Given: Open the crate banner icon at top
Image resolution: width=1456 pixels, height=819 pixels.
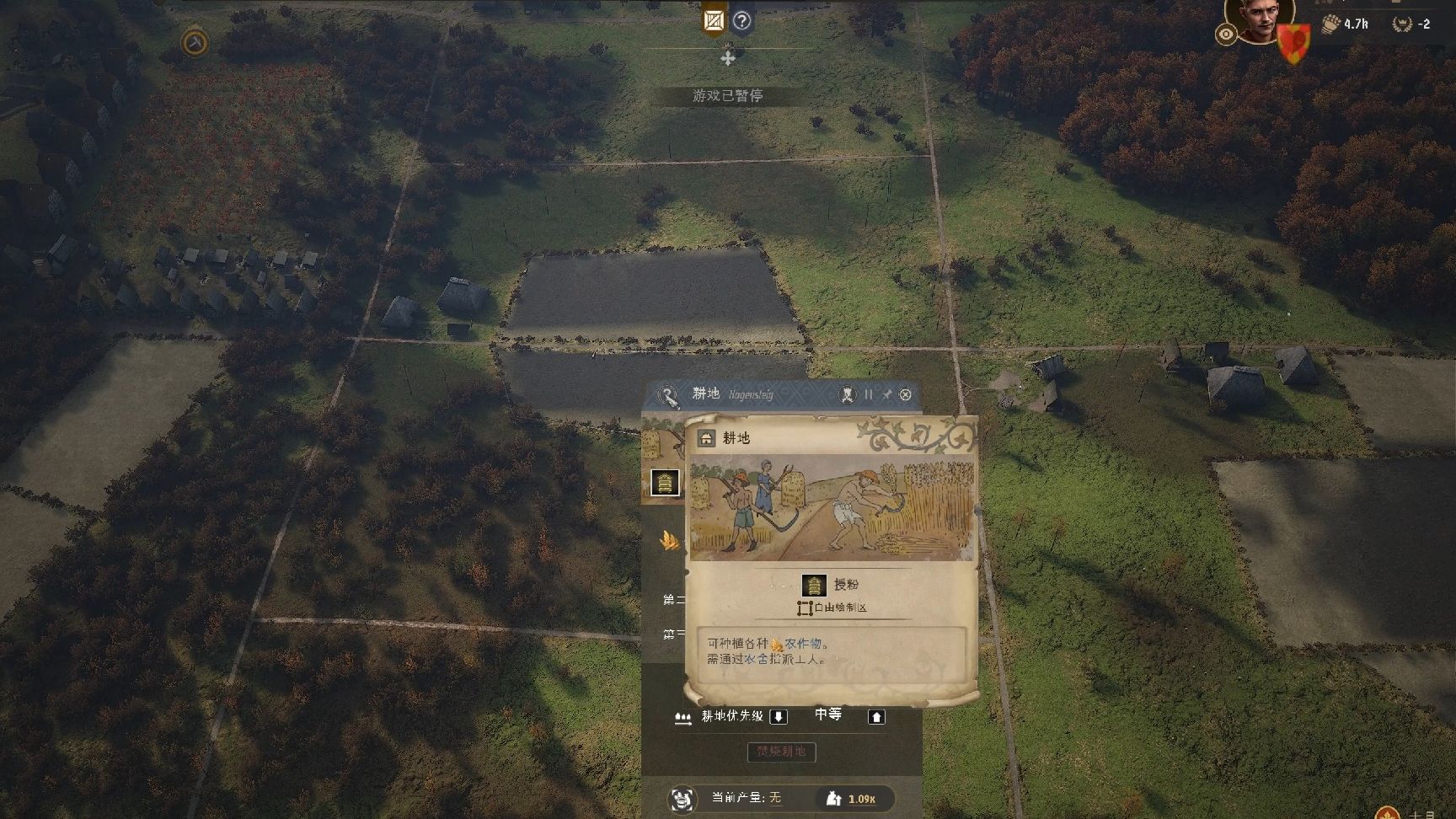Looking at the screenshot, I should (714, 20).
